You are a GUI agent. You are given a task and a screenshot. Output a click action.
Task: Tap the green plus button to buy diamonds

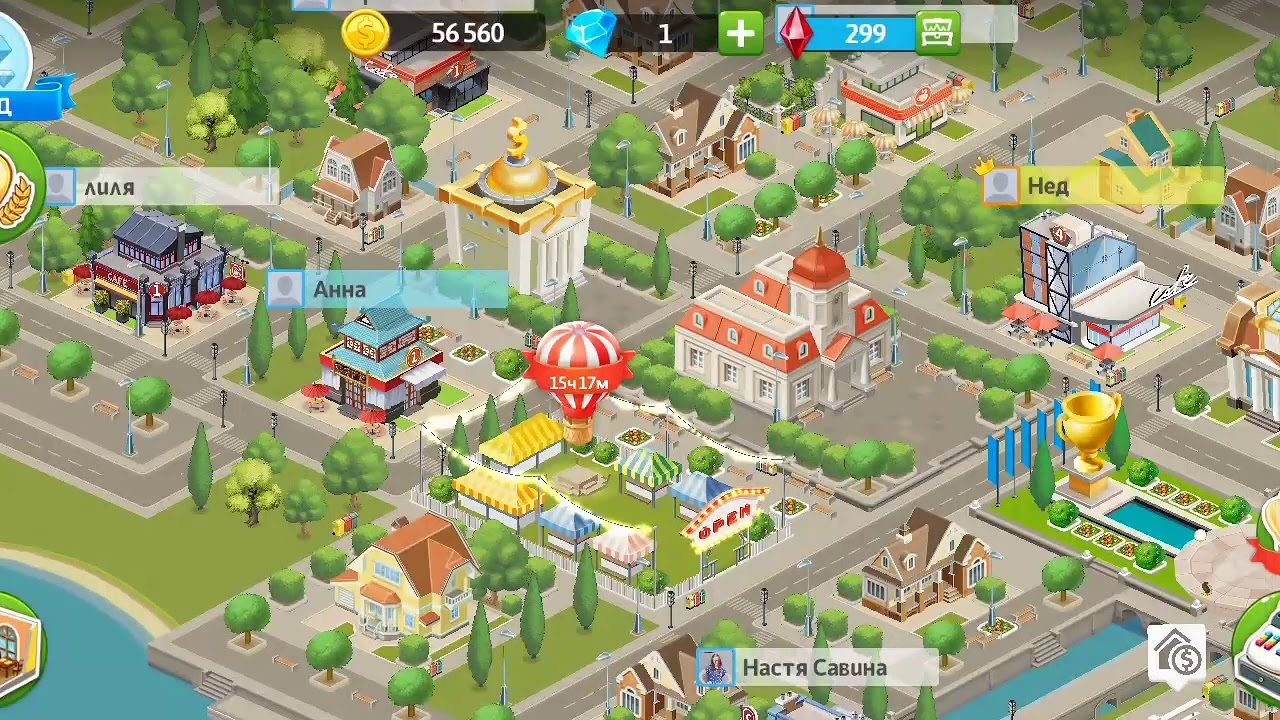tap(740, 33)
